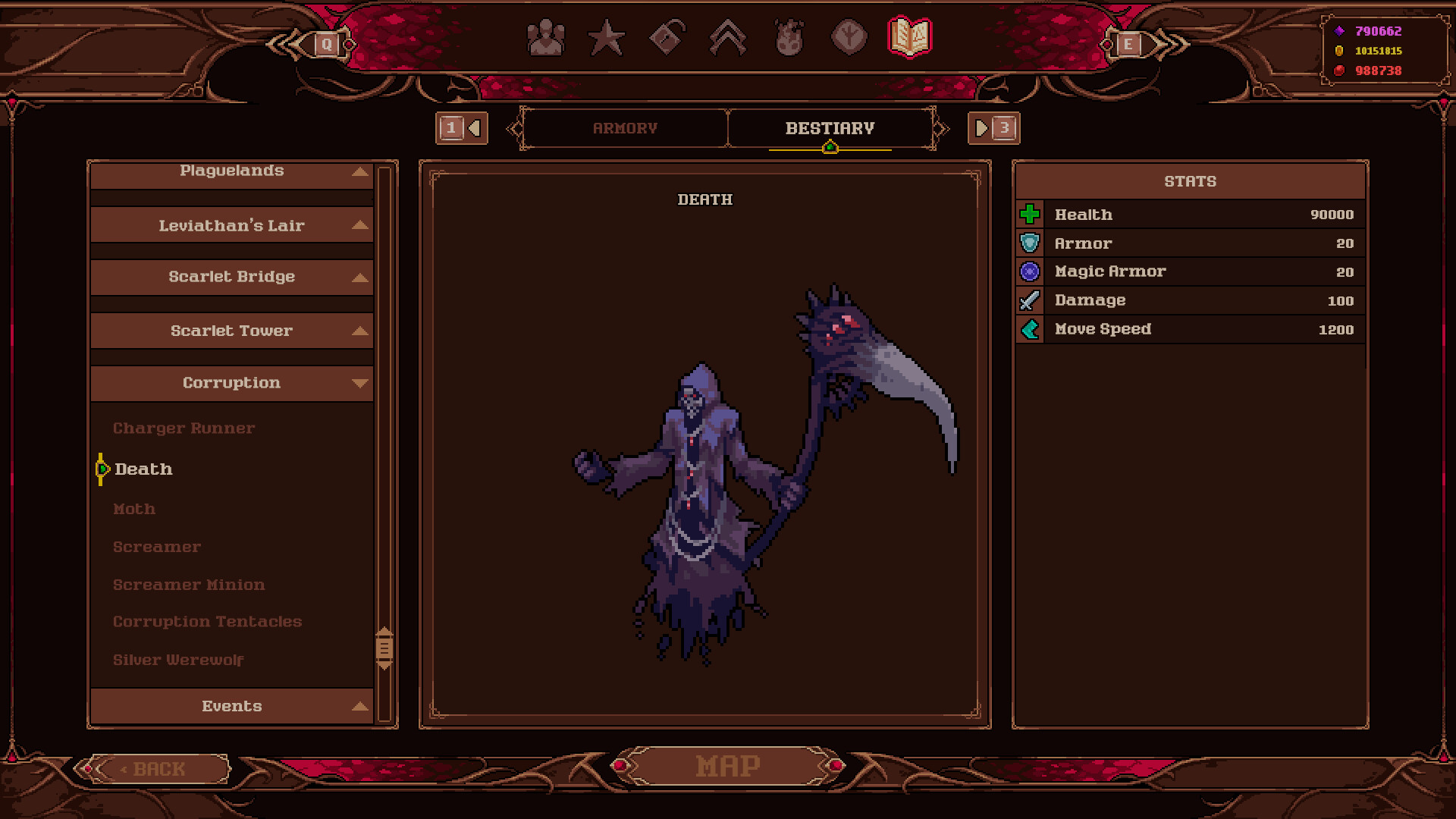The height and width of the screenshot is (819, 1456).
Task: Select Moth from the Corruption list
Action: (133, 508)
